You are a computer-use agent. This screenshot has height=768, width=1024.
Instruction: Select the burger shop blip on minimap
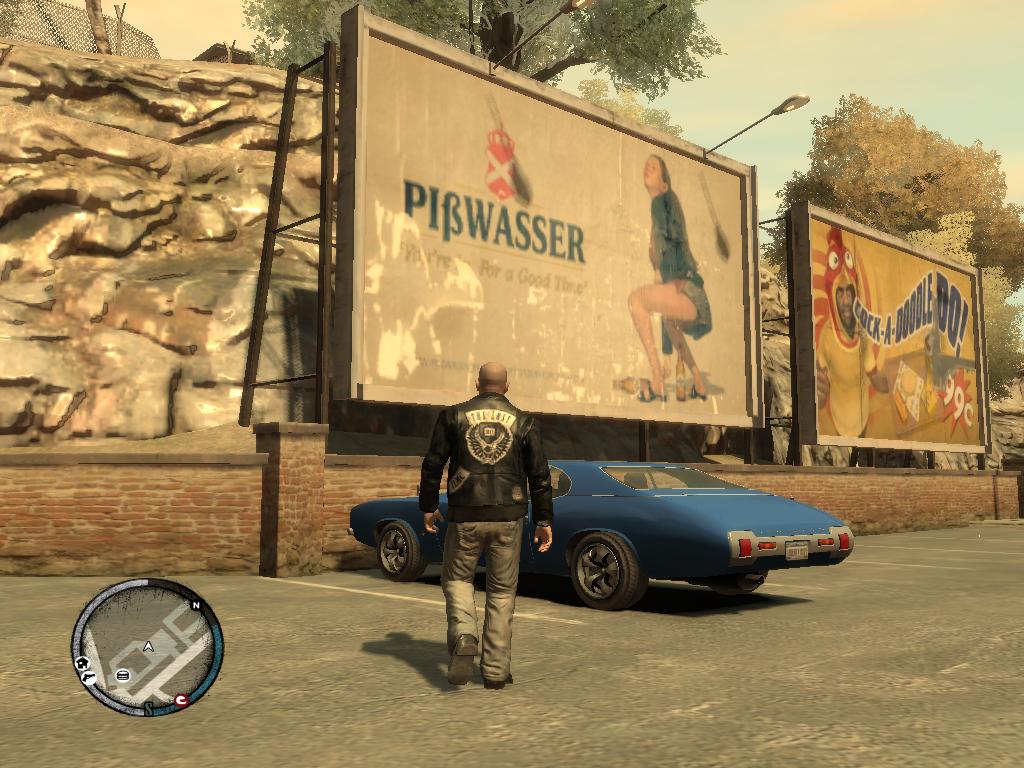(x=122, y=675)
